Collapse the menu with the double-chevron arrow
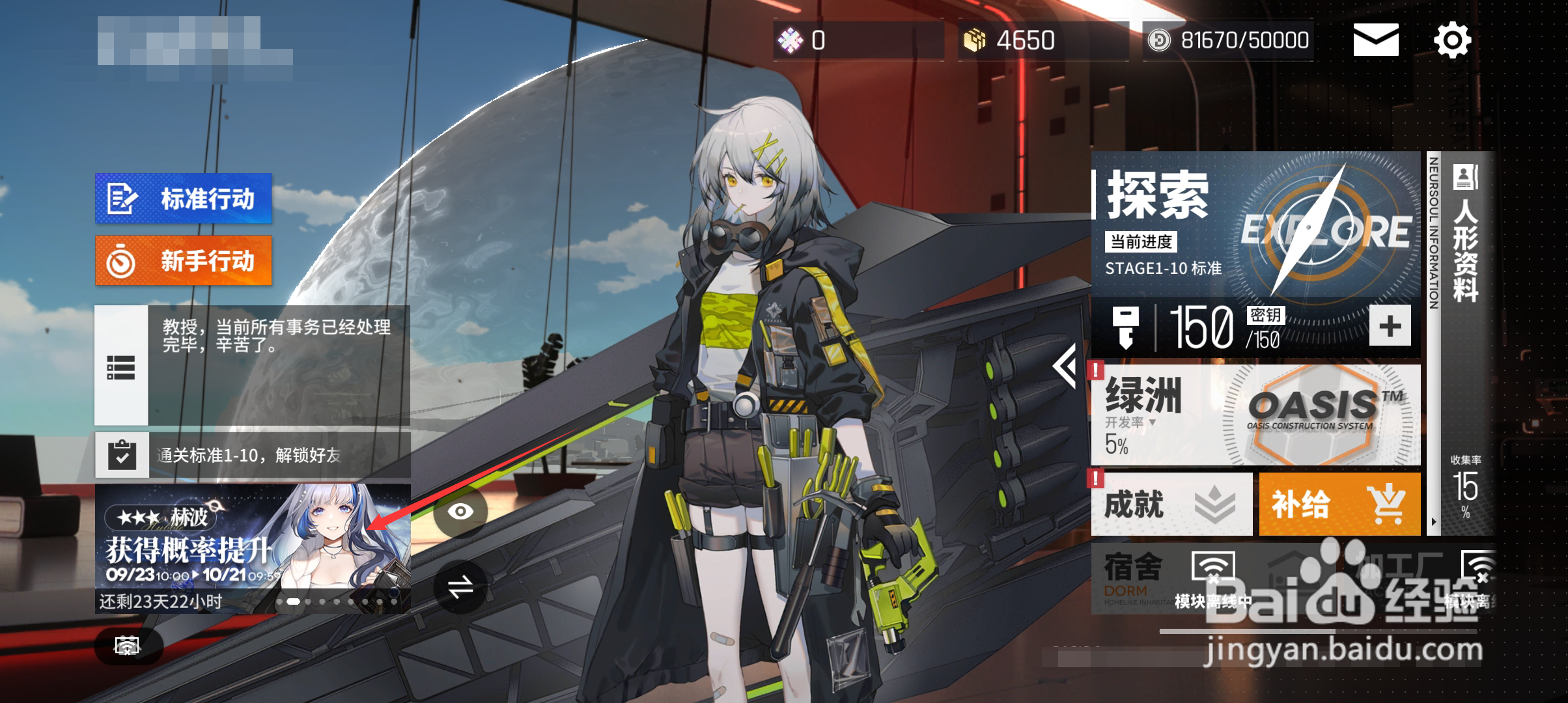This screenshot has height=703, width=1568. [1065, 367]
